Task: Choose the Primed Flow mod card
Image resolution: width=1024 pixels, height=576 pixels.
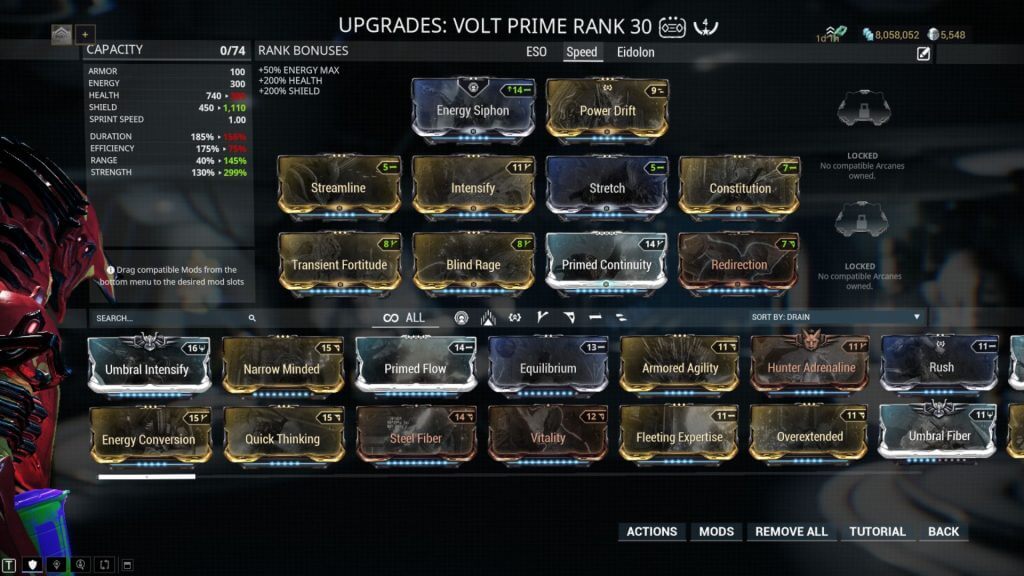Action: pos(415,368)
